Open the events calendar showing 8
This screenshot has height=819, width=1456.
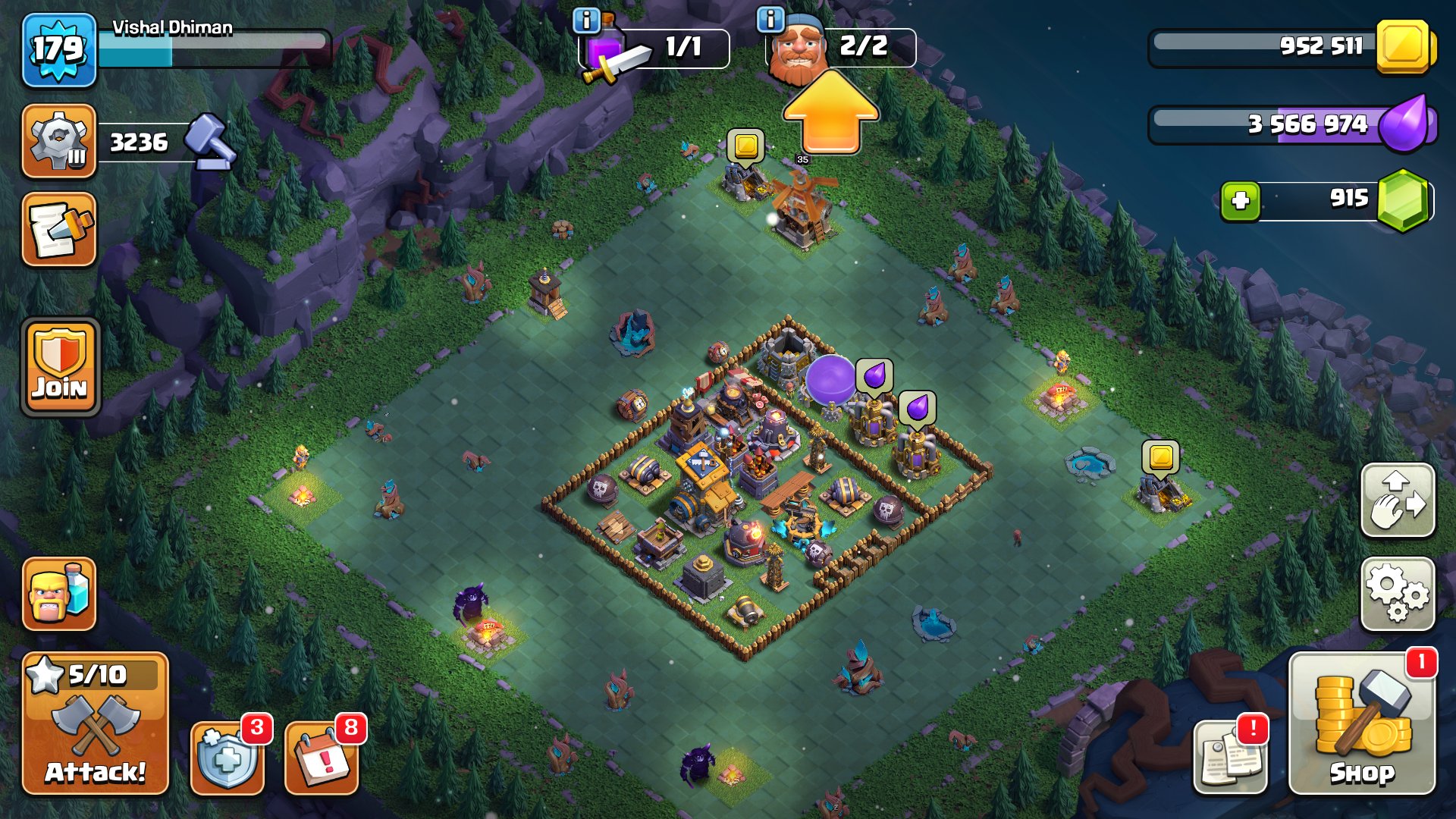pyautogui.click(x=322, y=758)
